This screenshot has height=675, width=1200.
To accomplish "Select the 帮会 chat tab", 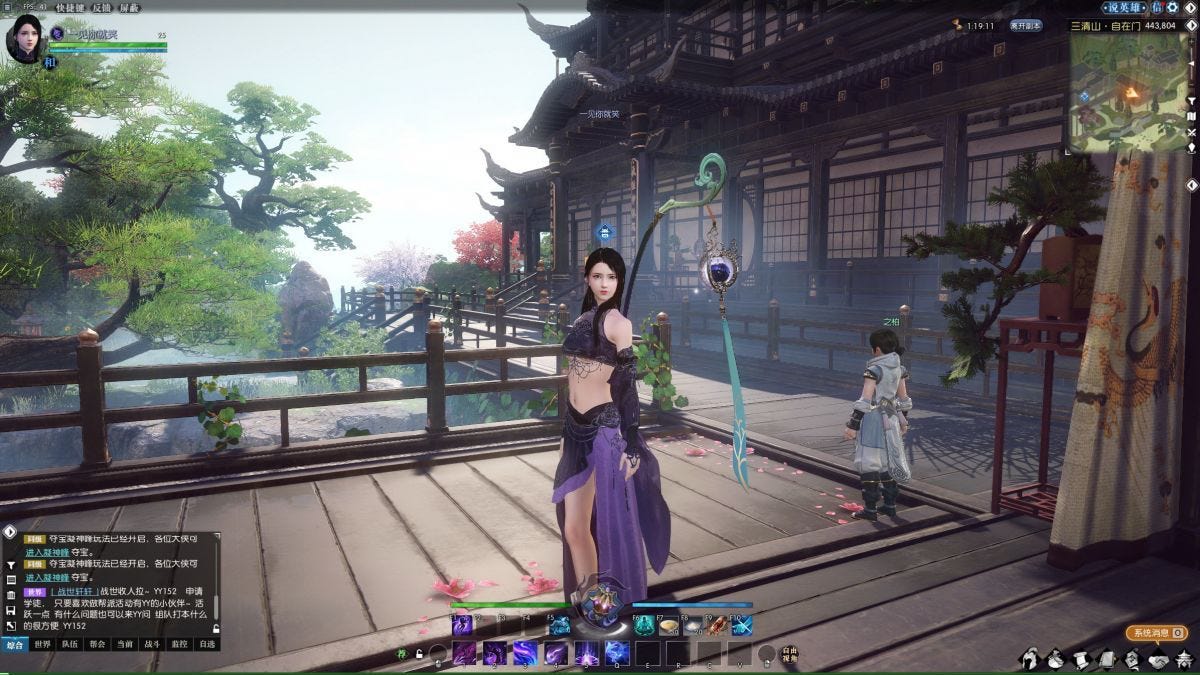I will 97,645.
